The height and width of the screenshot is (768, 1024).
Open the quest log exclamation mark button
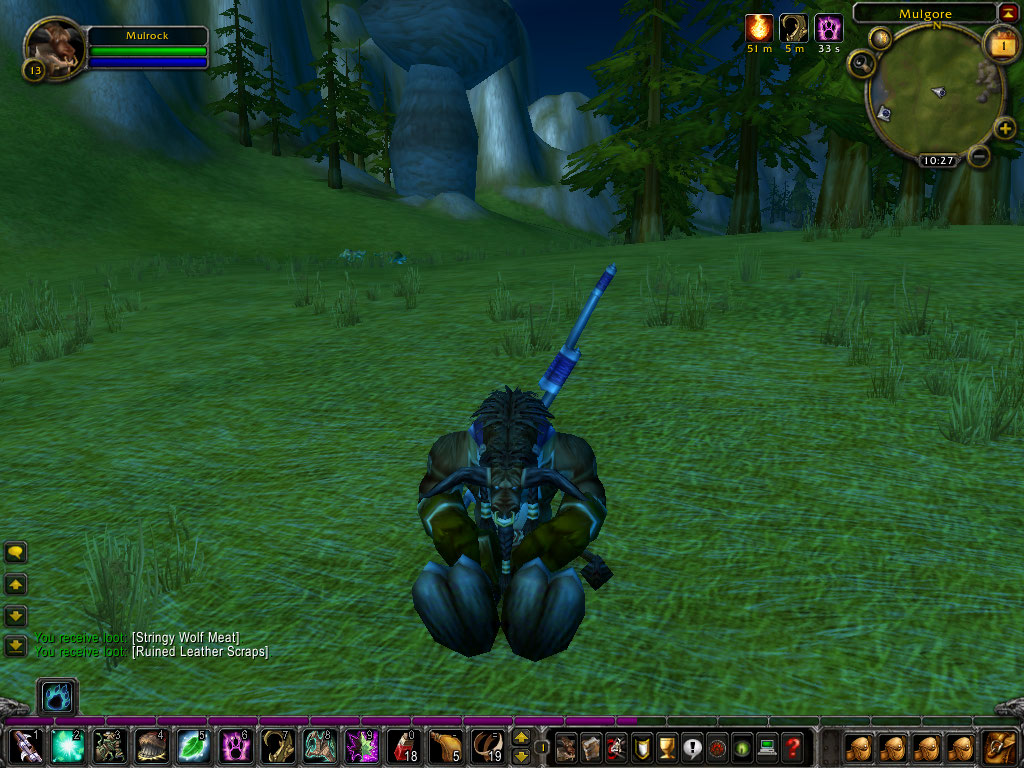[x=691, y=746]
